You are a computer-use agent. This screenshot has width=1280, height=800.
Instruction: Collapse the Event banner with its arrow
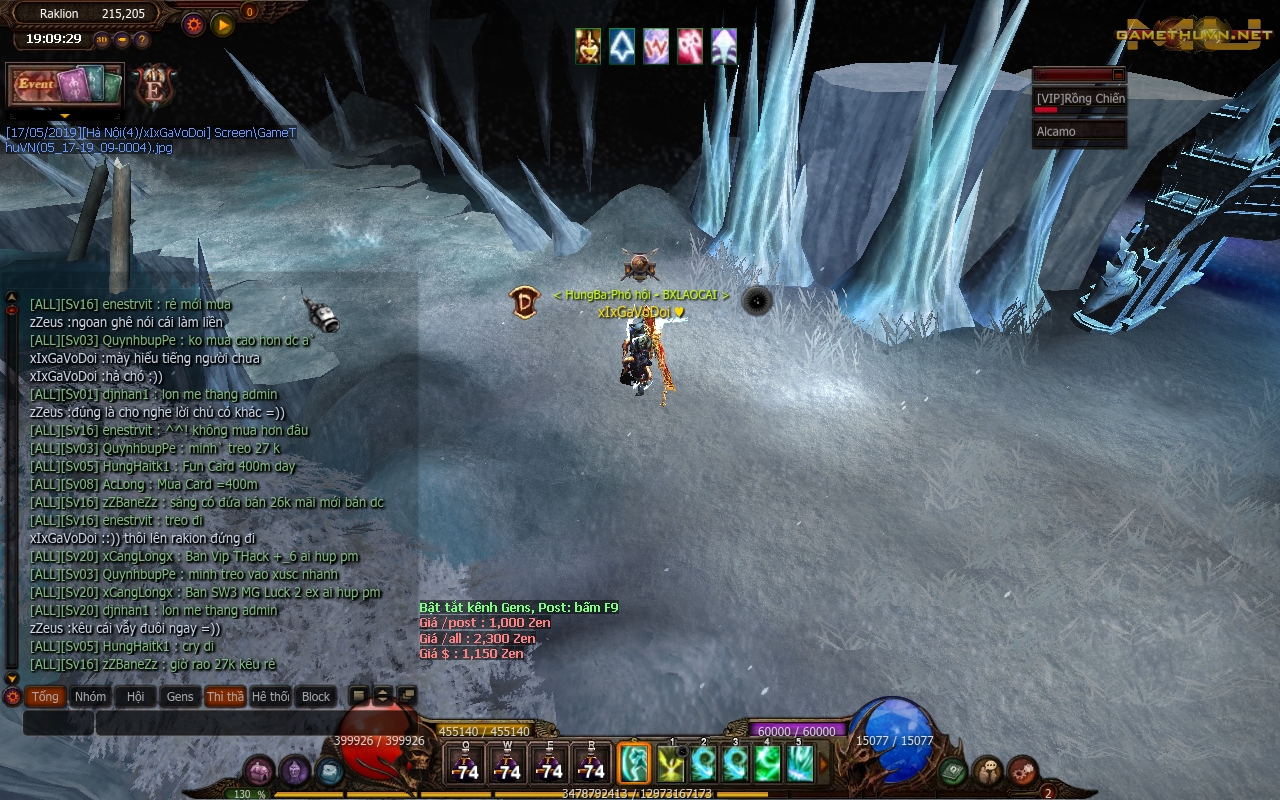click(x=65, y=115)
